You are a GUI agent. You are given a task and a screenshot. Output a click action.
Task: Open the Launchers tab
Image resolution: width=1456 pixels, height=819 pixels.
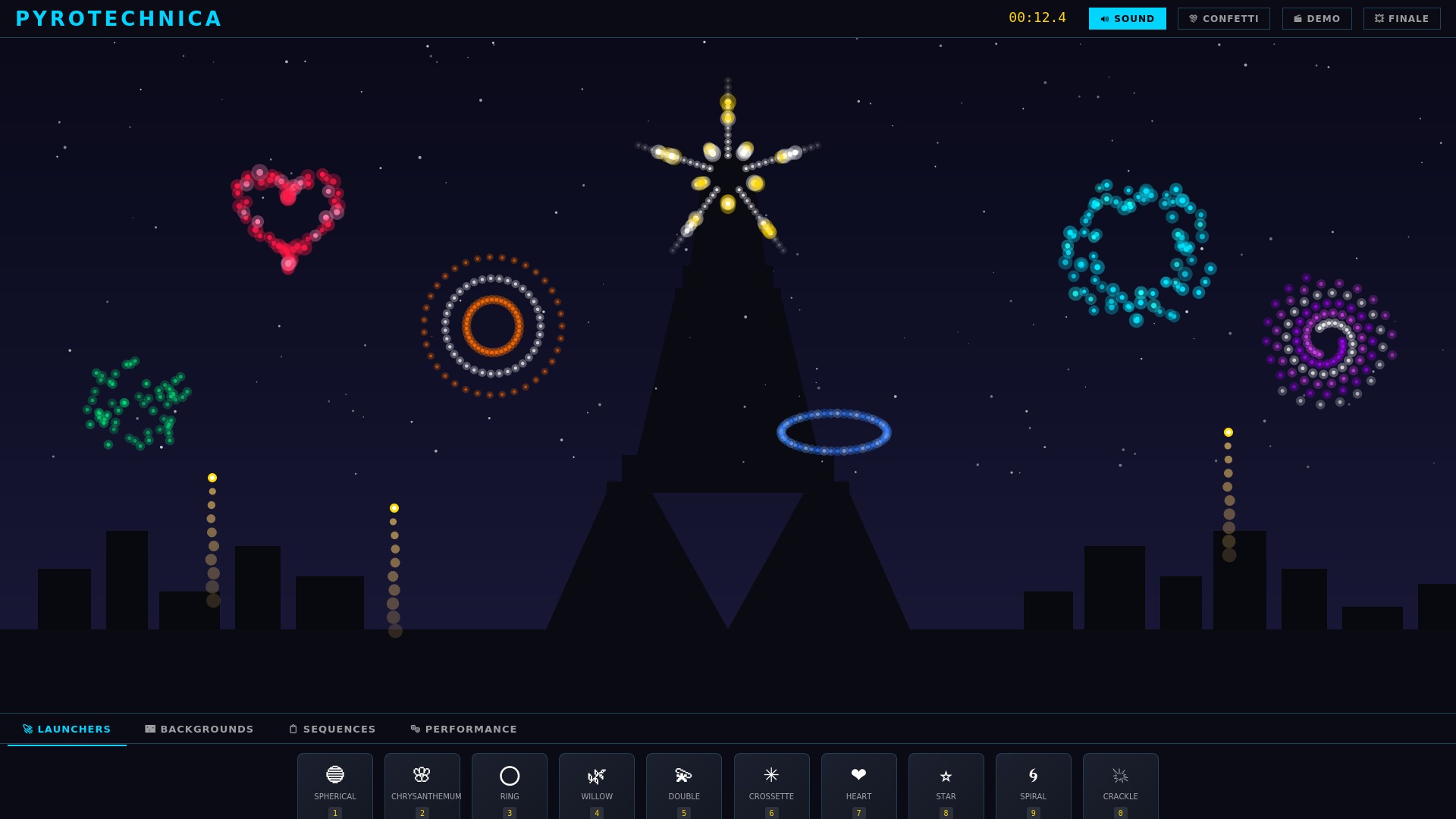point(67,729)
